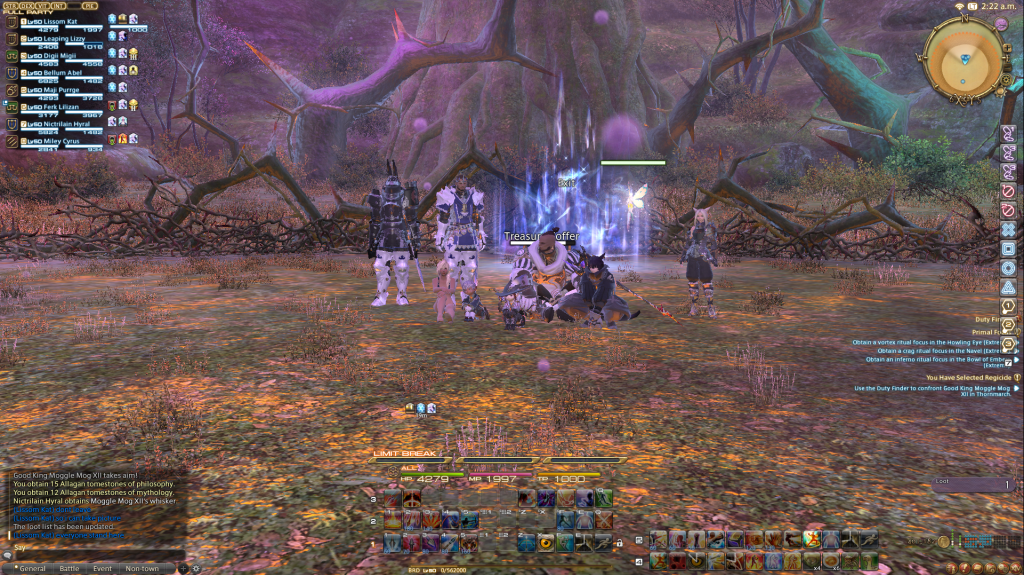
Task: Open the Battle chat tab
Action: pyautogui.click(x=69, y=568)
